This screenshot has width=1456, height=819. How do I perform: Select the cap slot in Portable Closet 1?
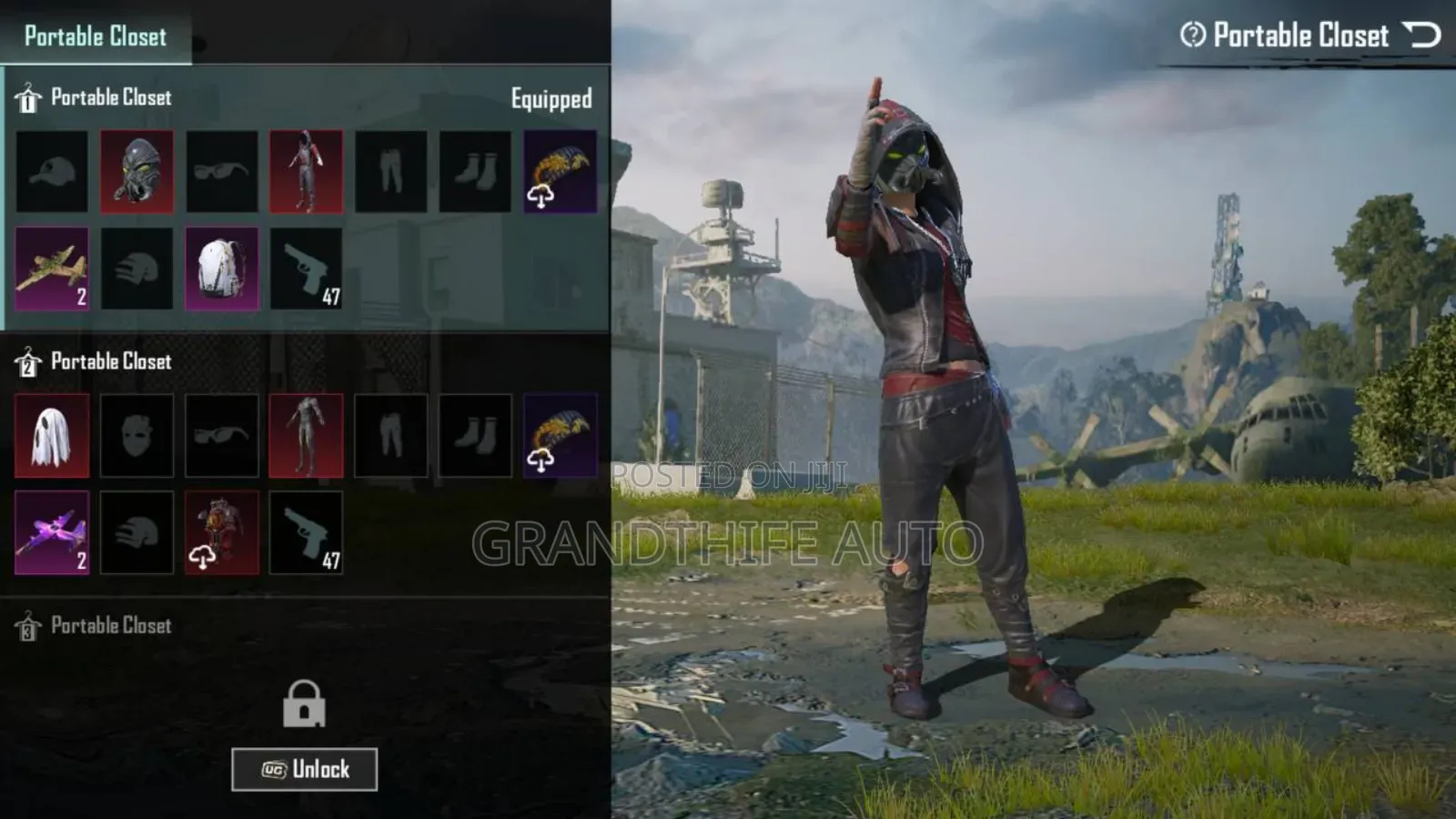[x=50, y=171]
